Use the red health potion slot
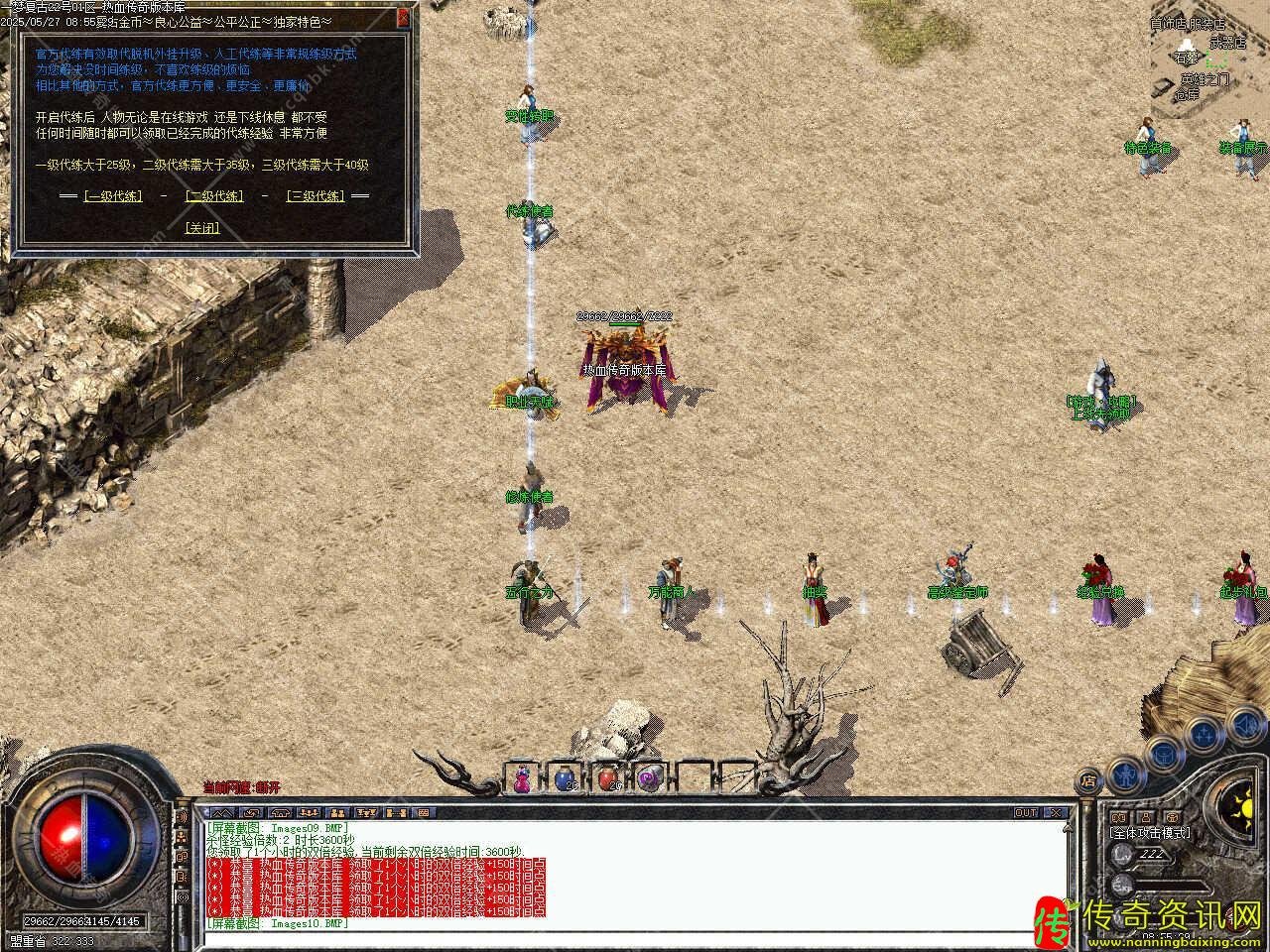The width and height of the screenshot is (1270, 952). click(607, 779)
